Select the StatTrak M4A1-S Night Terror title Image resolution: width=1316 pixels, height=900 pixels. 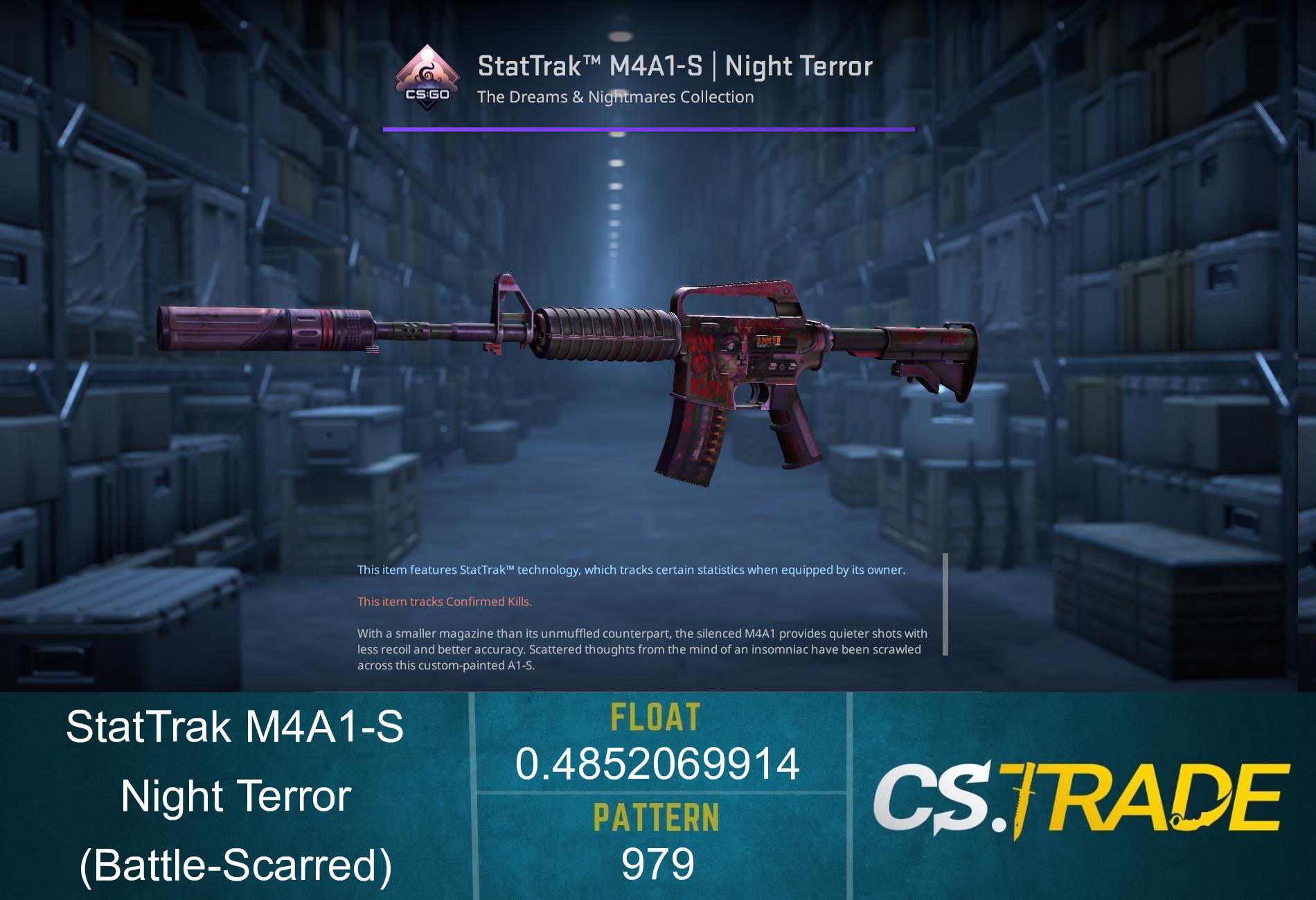pyautogui.click(x=675, y=66)
